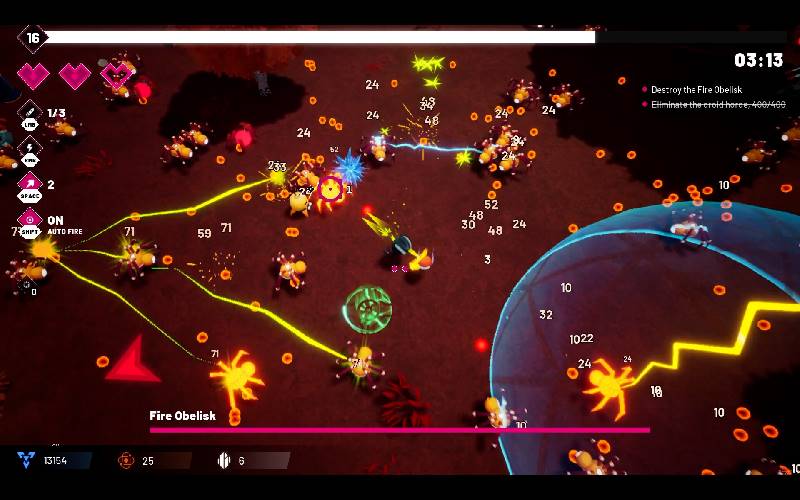Screen dimensions: 800x500
Task: Trigger the dash arrow ability icon
Action: click(x=28, y=183)
